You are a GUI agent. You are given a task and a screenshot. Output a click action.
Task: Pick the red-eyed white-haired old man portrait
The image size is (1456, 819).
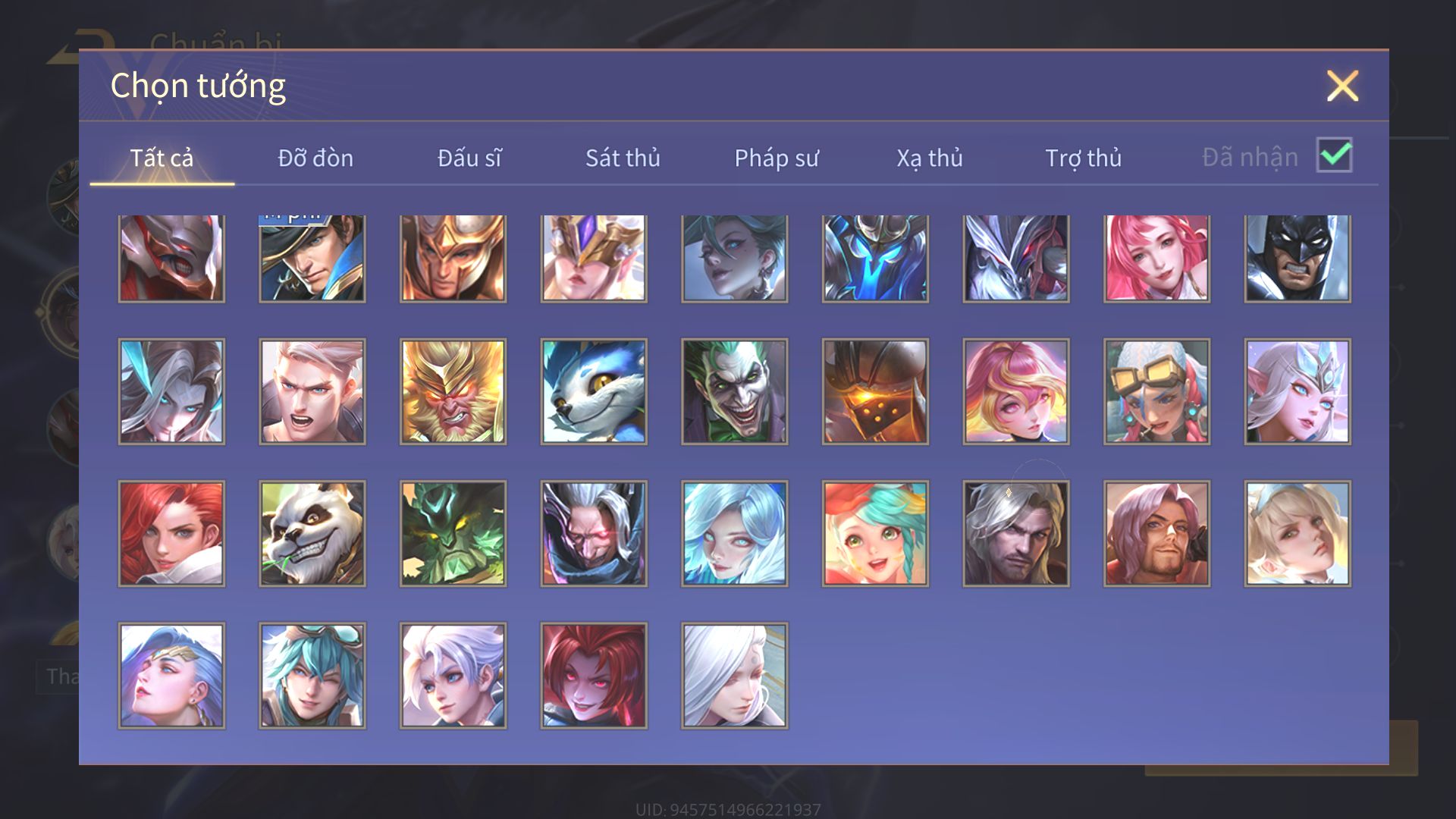pyautogui.click(x=594, y=533)
